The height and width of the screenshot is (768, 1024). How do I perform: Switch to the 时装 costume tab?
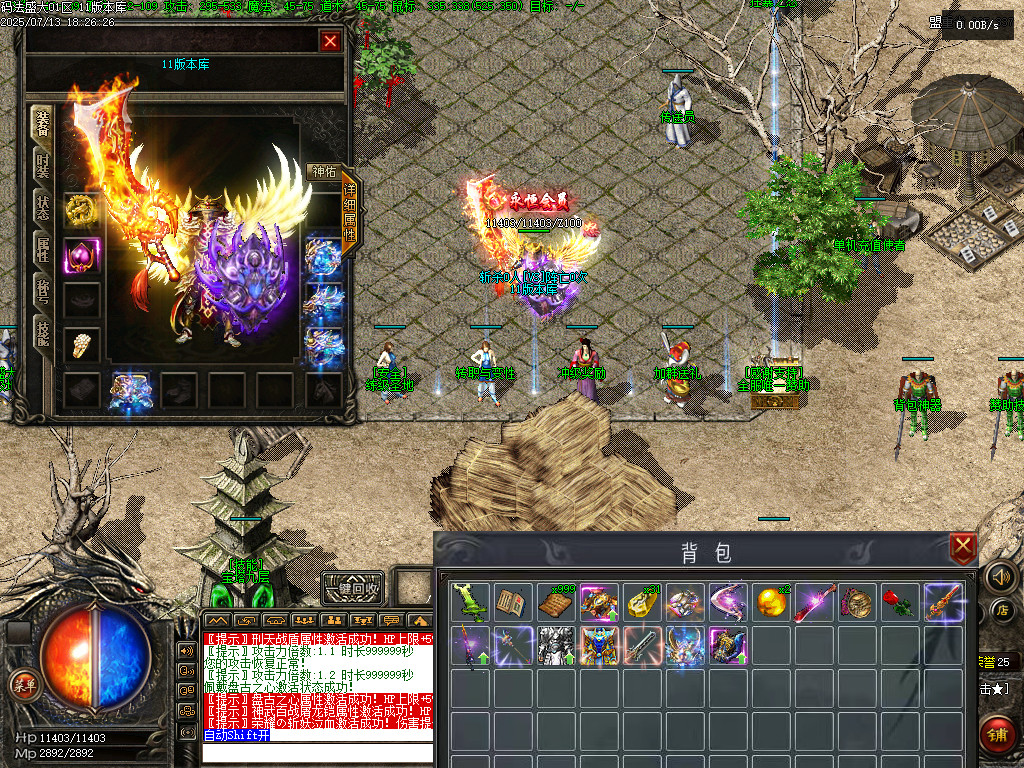[43, 166]
